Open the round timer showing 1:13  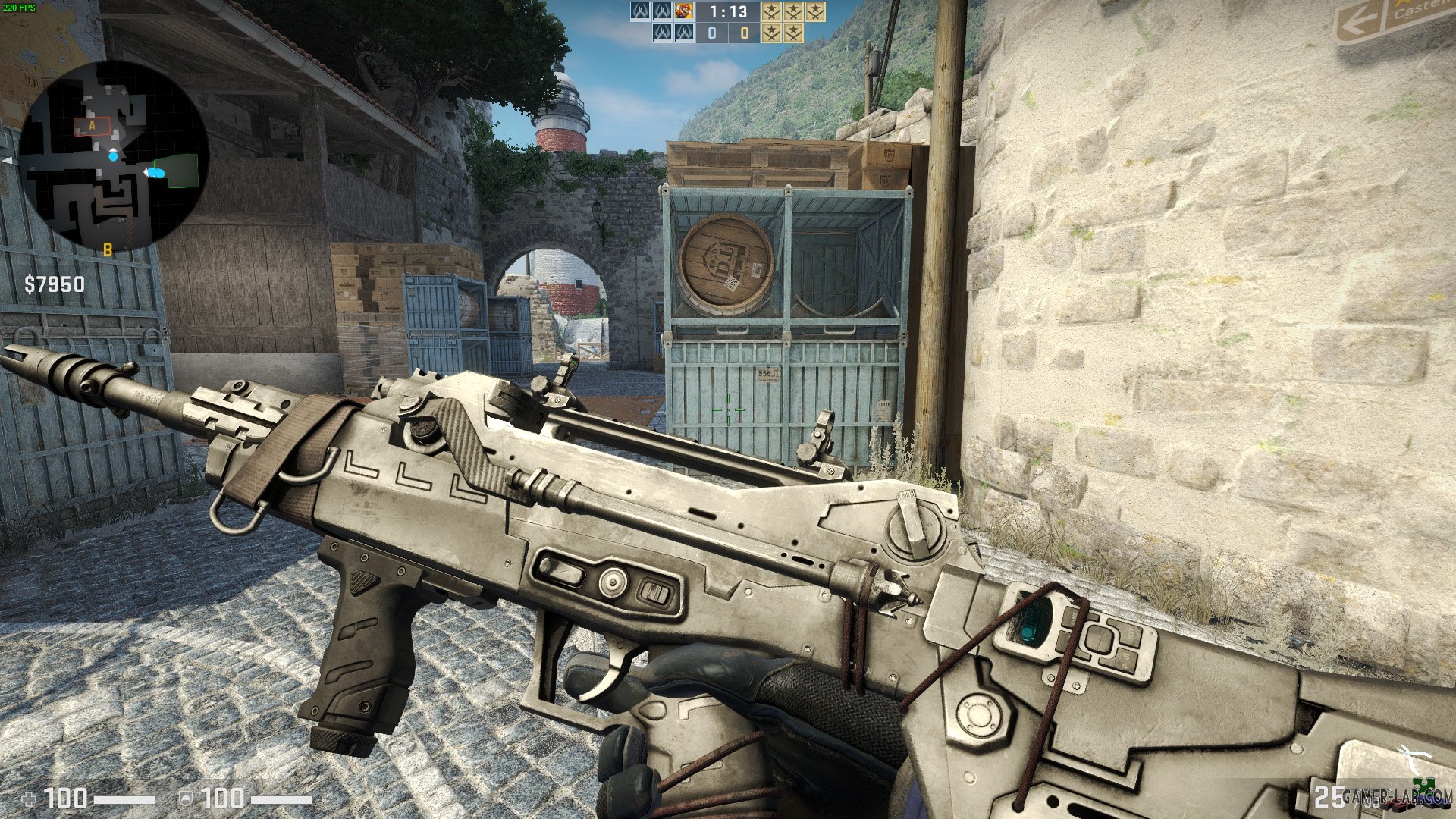(x=728, y=11)
